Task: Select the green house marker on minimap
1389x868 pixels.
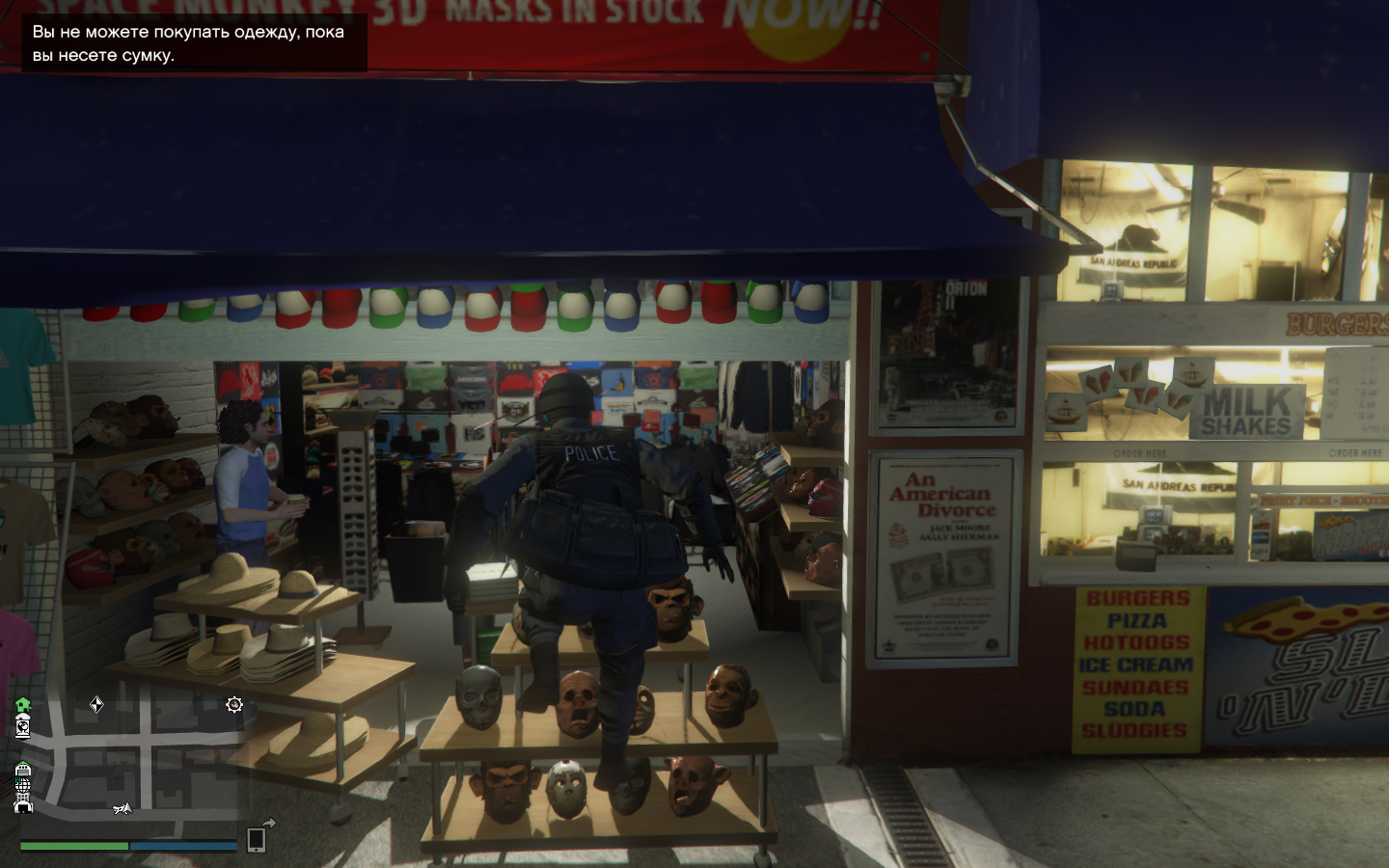Action: coord(23,705)
